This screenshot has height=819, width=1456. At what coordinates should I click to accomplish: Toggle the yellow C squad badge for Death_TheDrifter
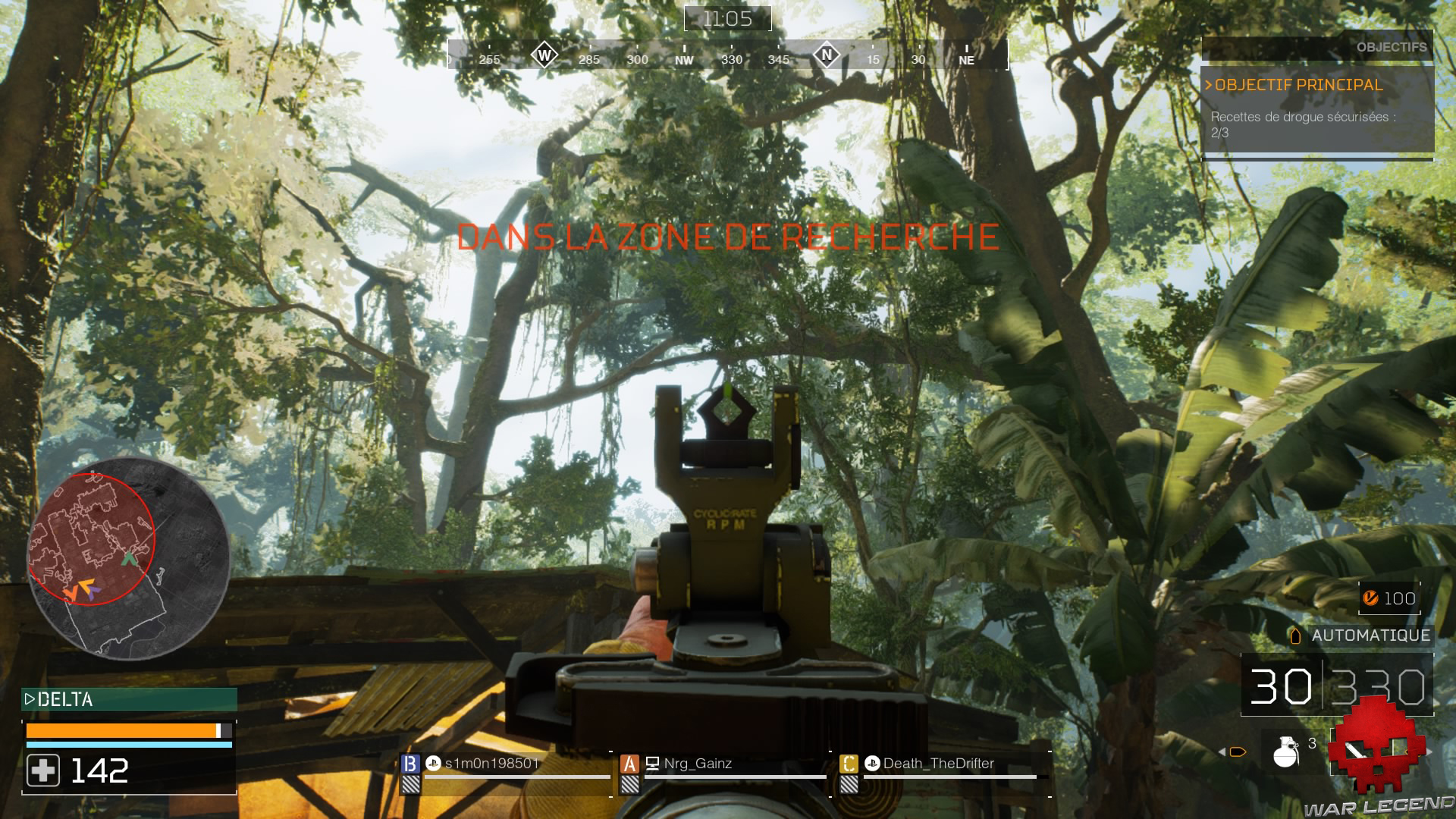point(849,764)
